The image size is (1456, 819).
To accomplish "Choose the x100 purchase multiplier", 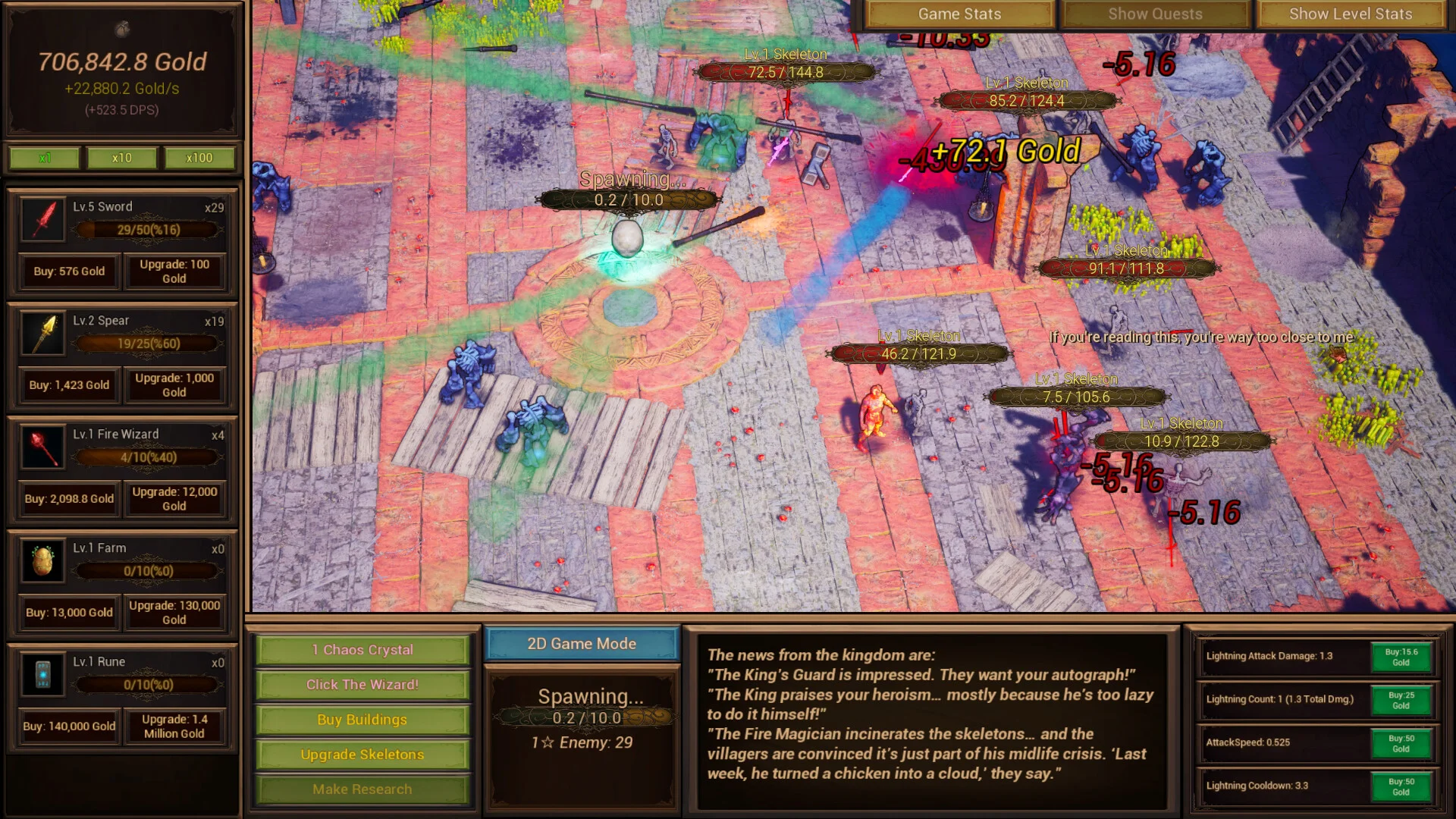I will pyautogui.click(x=199, y=158).
